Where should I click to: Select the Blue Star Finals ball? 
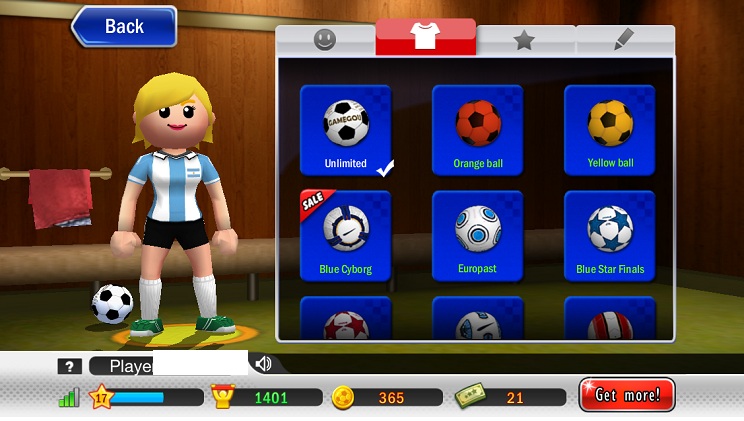click(x=610, y=236)
